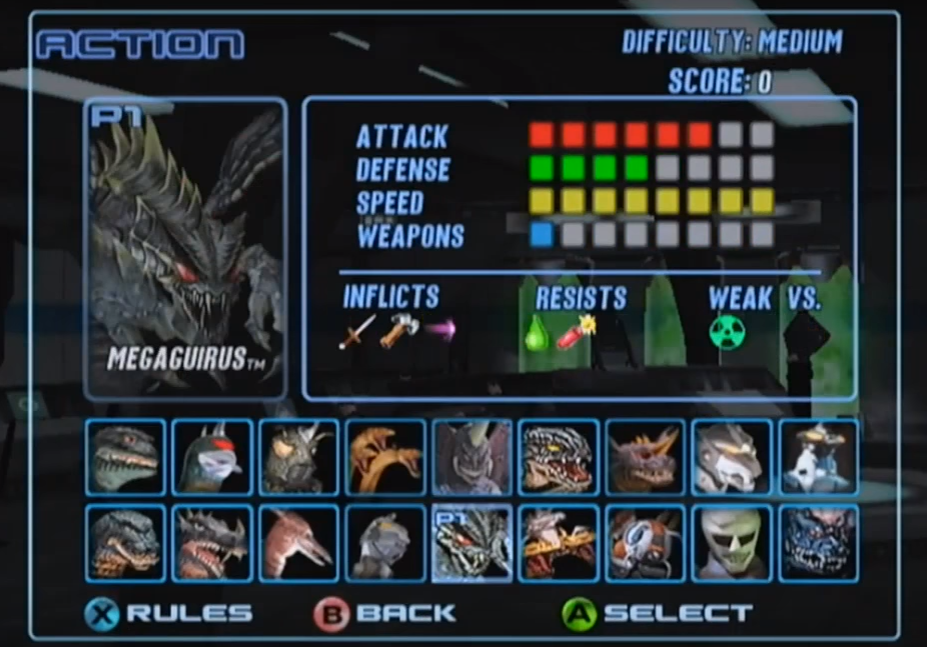Pick the orange horned Baragon portrait

(645, 458)
